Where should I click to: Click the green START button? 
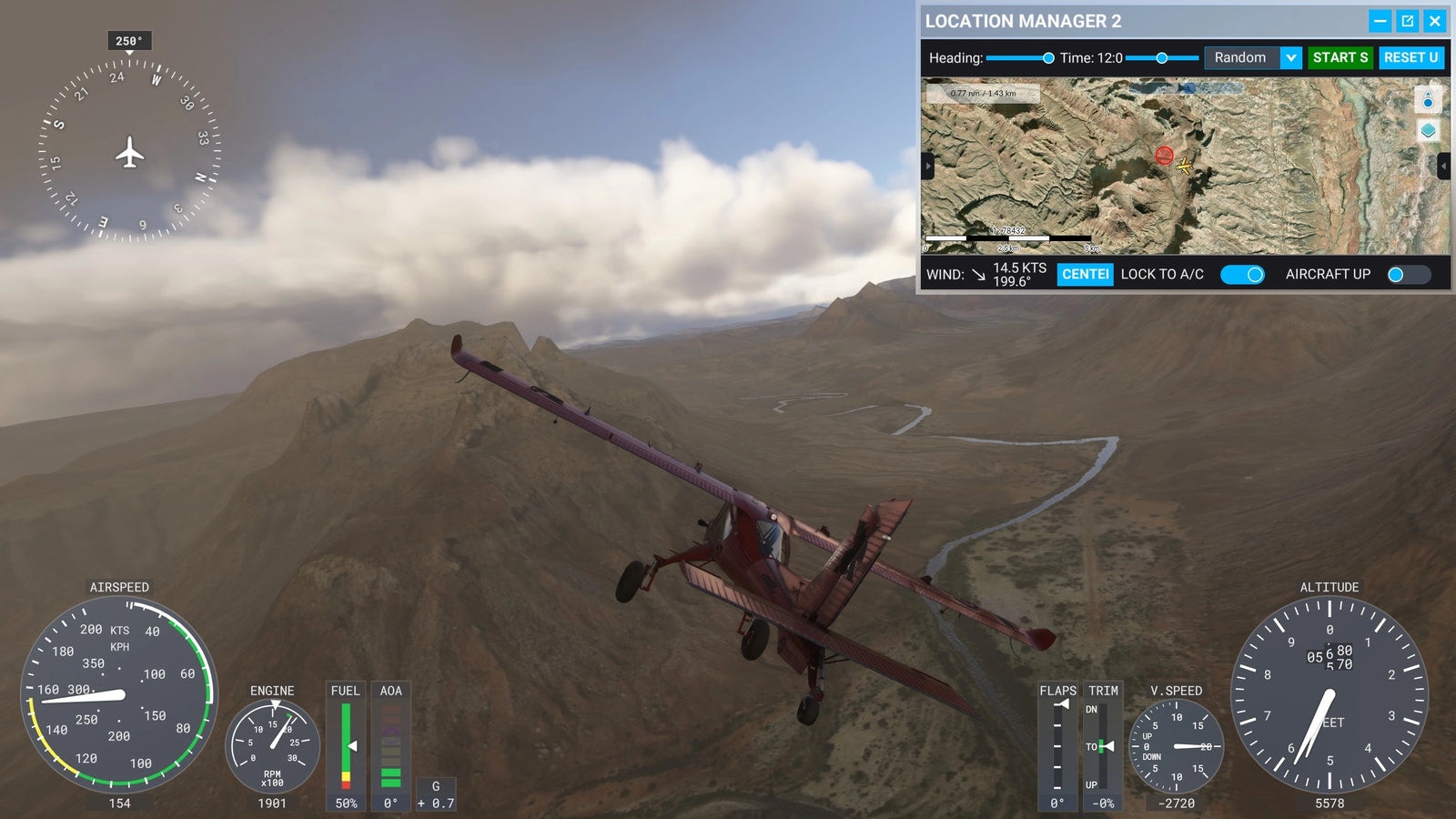1340,57
